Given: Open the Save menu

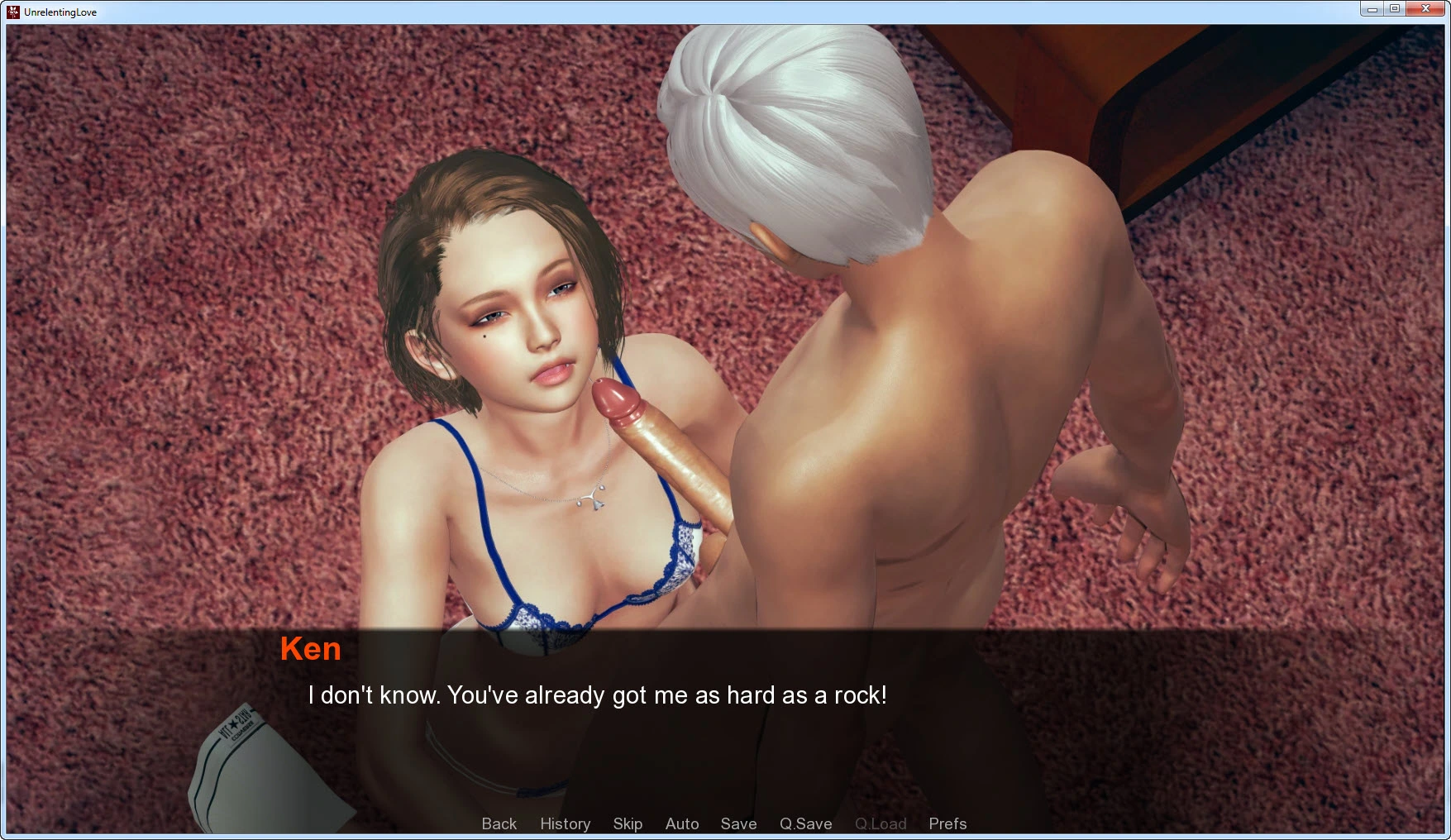Looking at the screenshot, I should click(x=738, y=823).
